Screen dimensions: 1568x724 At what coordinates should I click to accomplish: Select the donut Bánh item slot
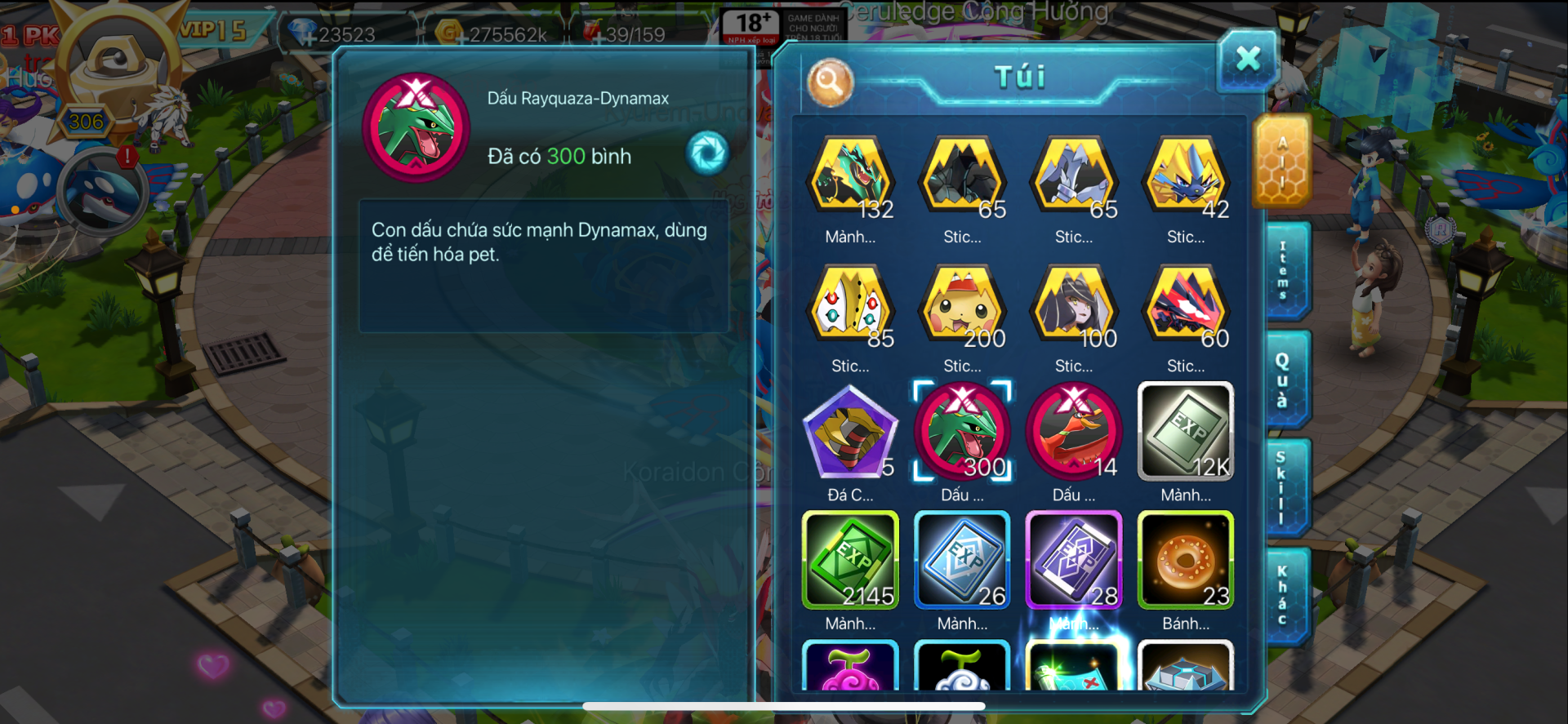[1185, 561]
